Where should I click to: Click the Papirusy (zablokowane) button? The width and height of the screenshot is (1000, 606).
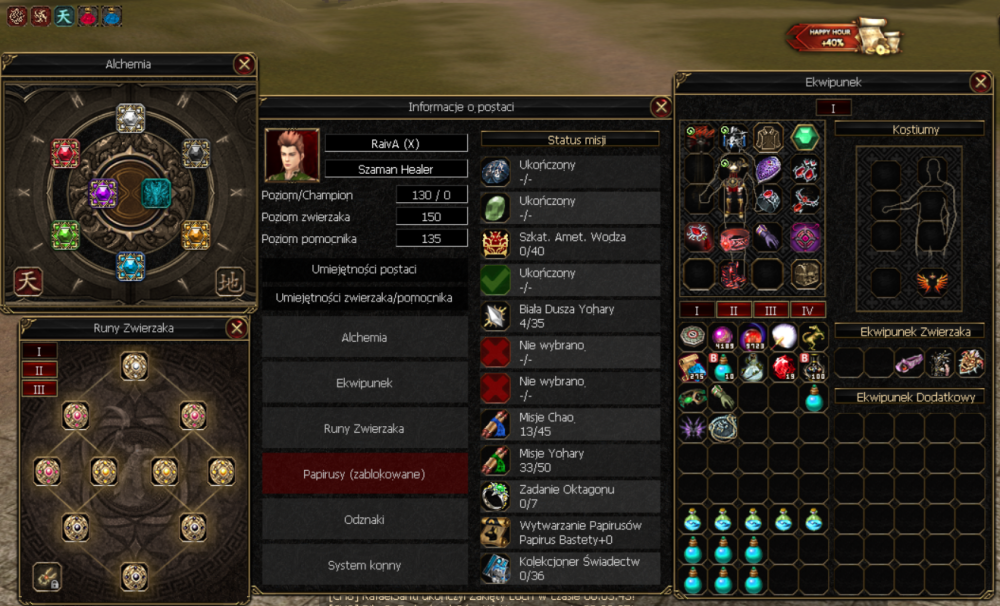[x=364, y=474]
